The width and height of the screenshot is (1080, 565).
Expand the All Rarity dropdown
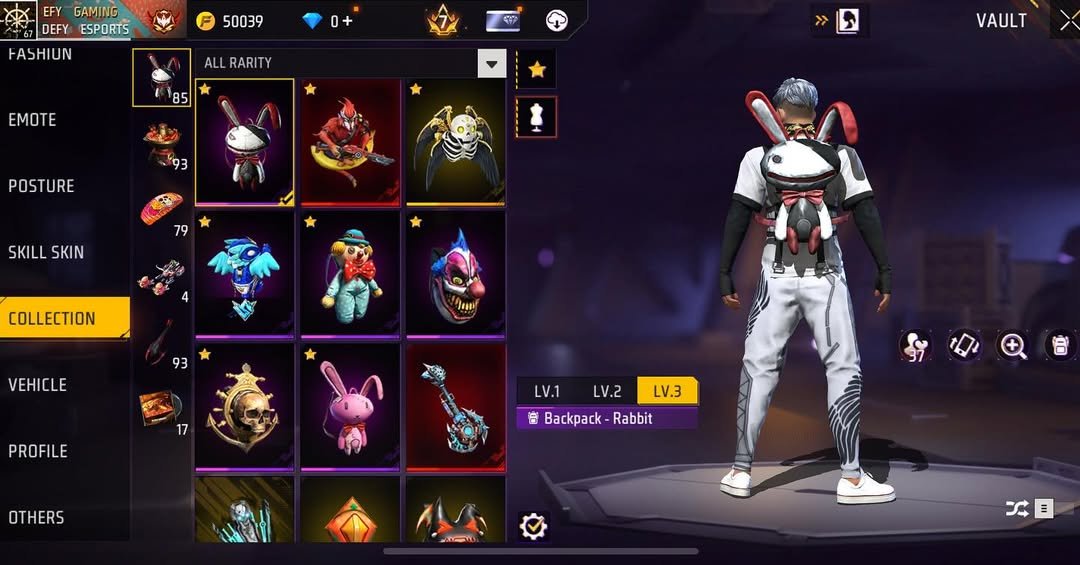coord(490,64)
